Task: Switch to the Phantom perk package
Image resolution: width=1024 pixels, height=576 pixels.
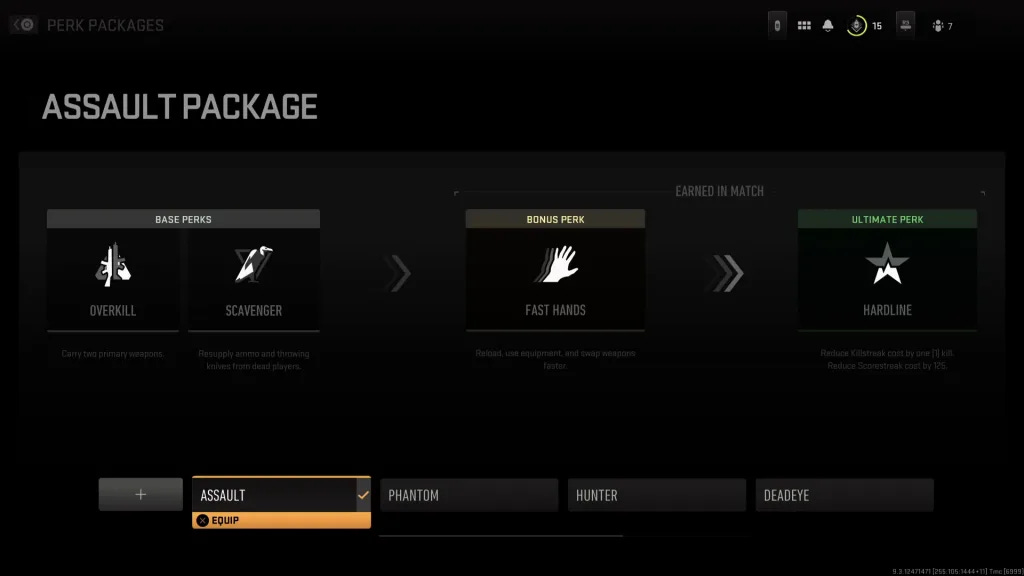Action: click(x=468, y=495)
